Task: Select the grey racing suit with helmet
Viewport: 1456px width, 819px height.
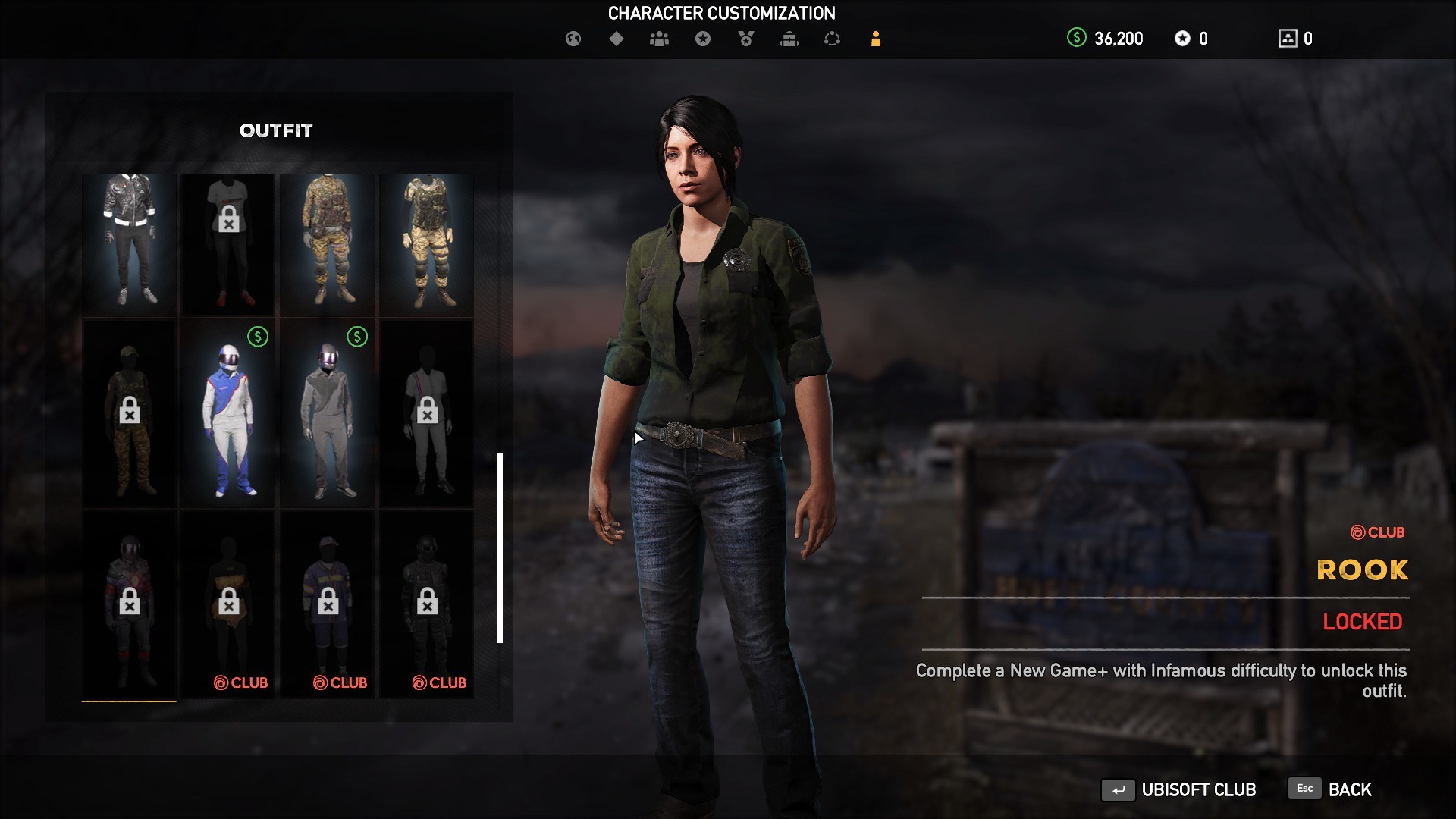Action: tap(328, 413)
